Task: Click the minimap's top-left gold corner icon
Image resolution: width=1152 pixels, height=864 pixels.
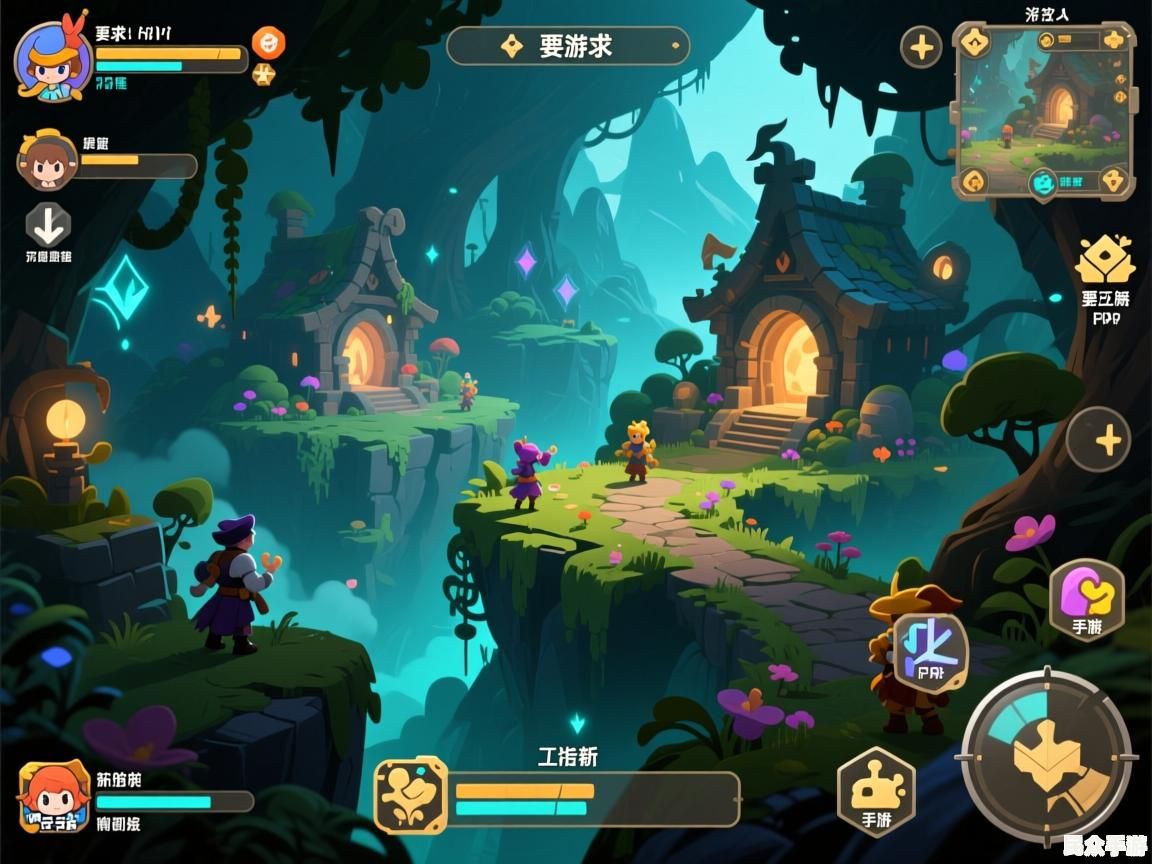Action: point(973,42)
